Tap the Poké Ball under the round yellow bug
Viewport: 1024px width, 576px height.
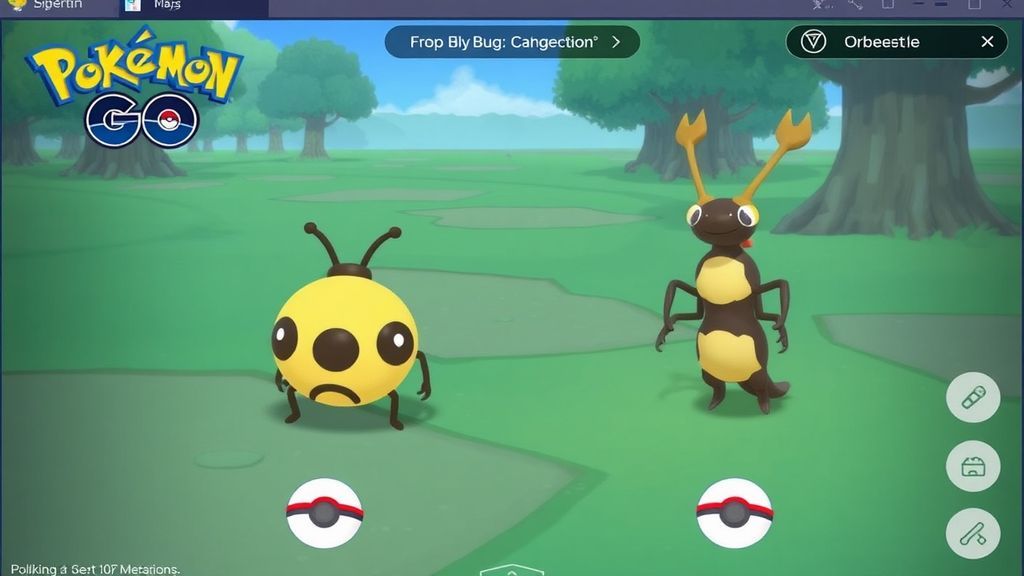324,513
